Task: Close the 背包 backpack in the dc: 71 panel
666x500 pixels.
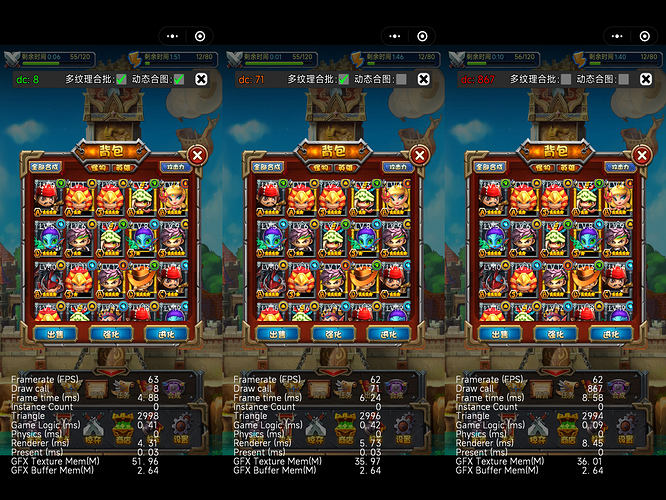Action: tap(419, 155)
